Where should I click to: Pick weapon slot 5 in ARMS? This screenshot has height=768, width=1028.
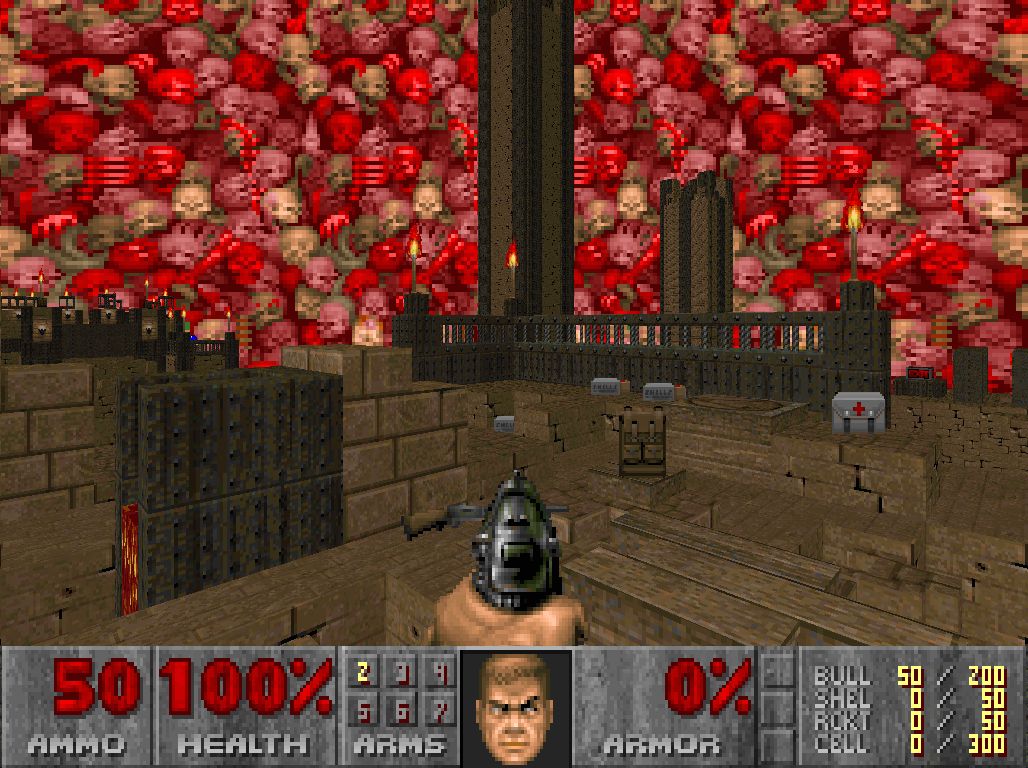364,710
